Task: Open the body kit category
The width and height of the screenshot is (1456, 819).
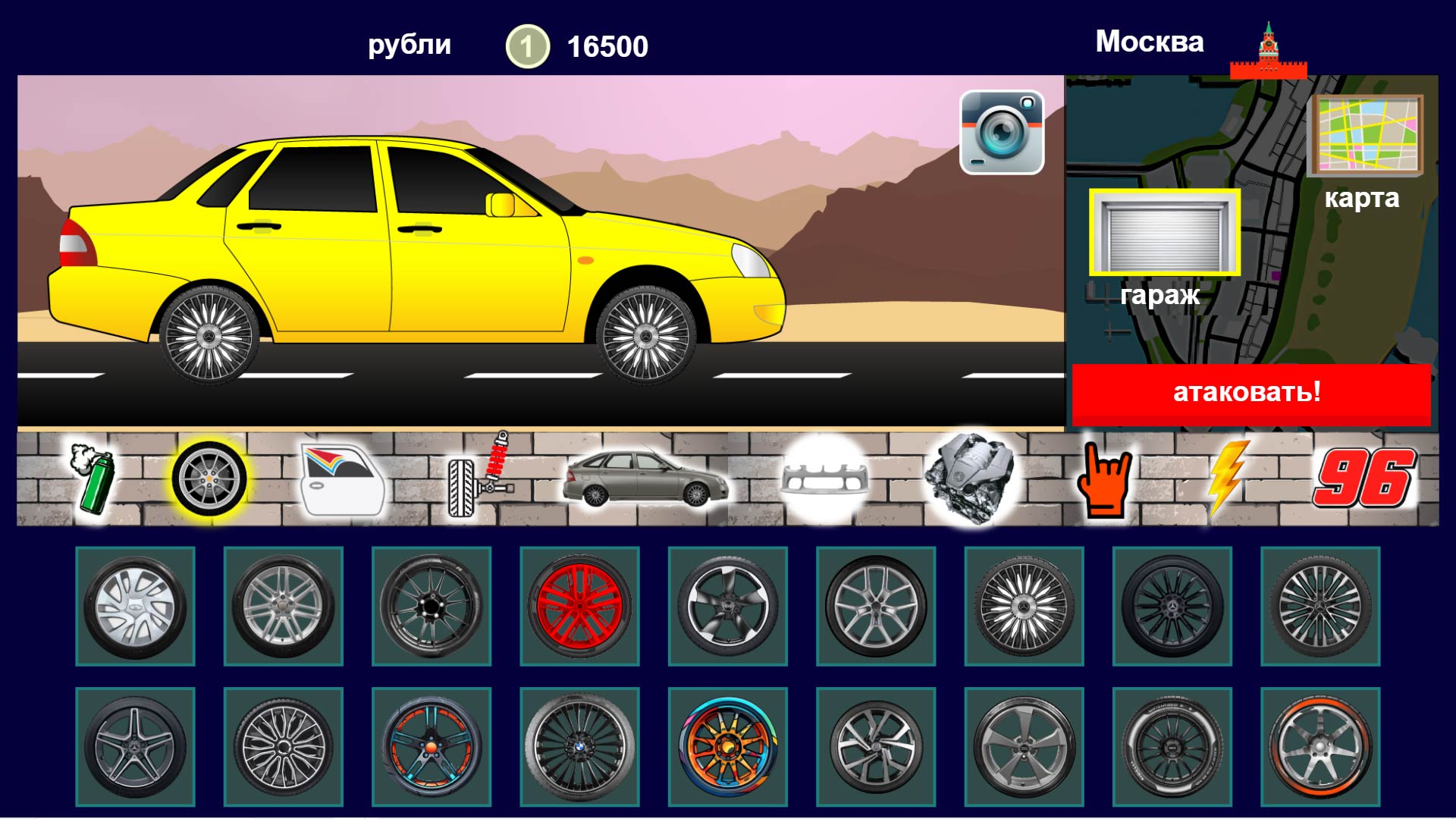Action: pos(643,478)
